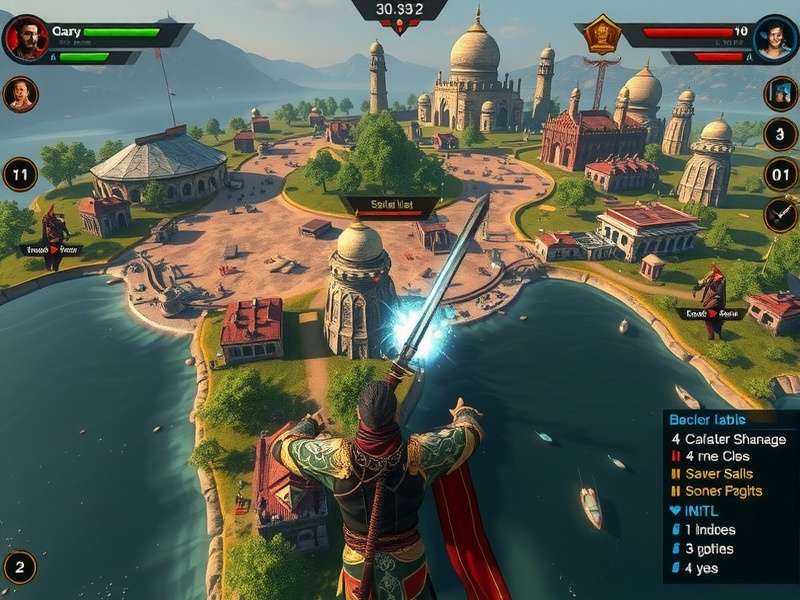
Task: Select the Saver Salls entry
Action: (x=718, y=473)
